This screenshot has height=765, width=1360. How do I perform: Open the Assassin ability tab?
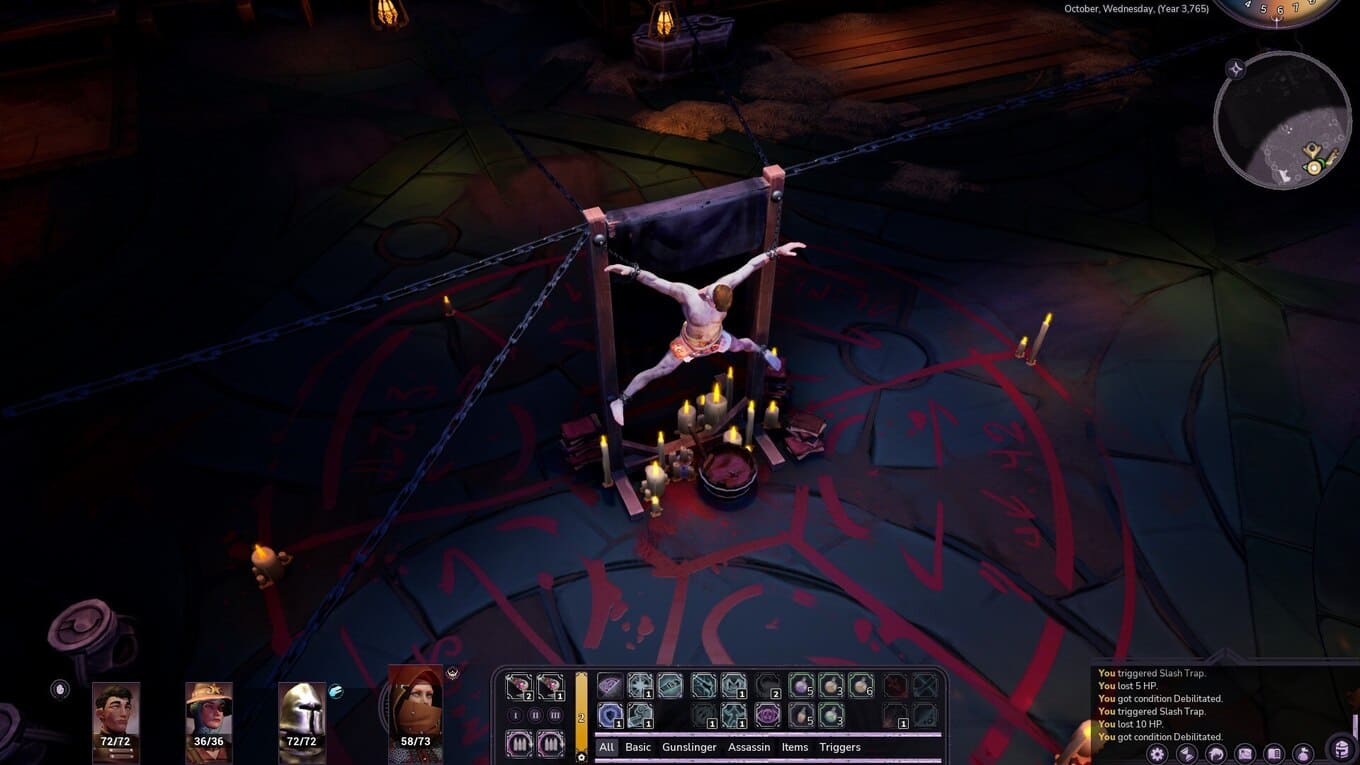749,747
